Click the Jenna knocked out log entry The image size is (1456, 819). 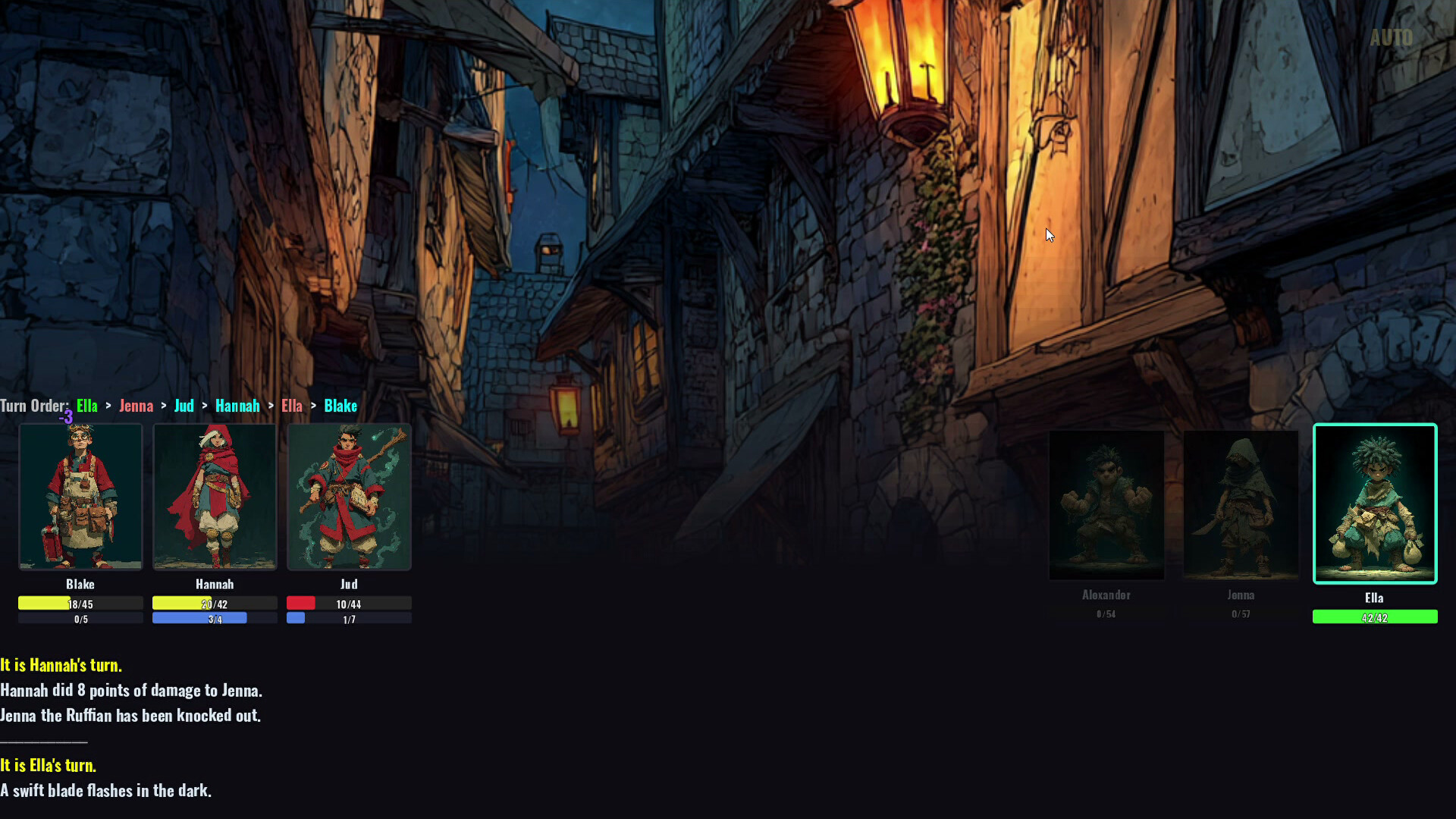(x=130, y=715)
